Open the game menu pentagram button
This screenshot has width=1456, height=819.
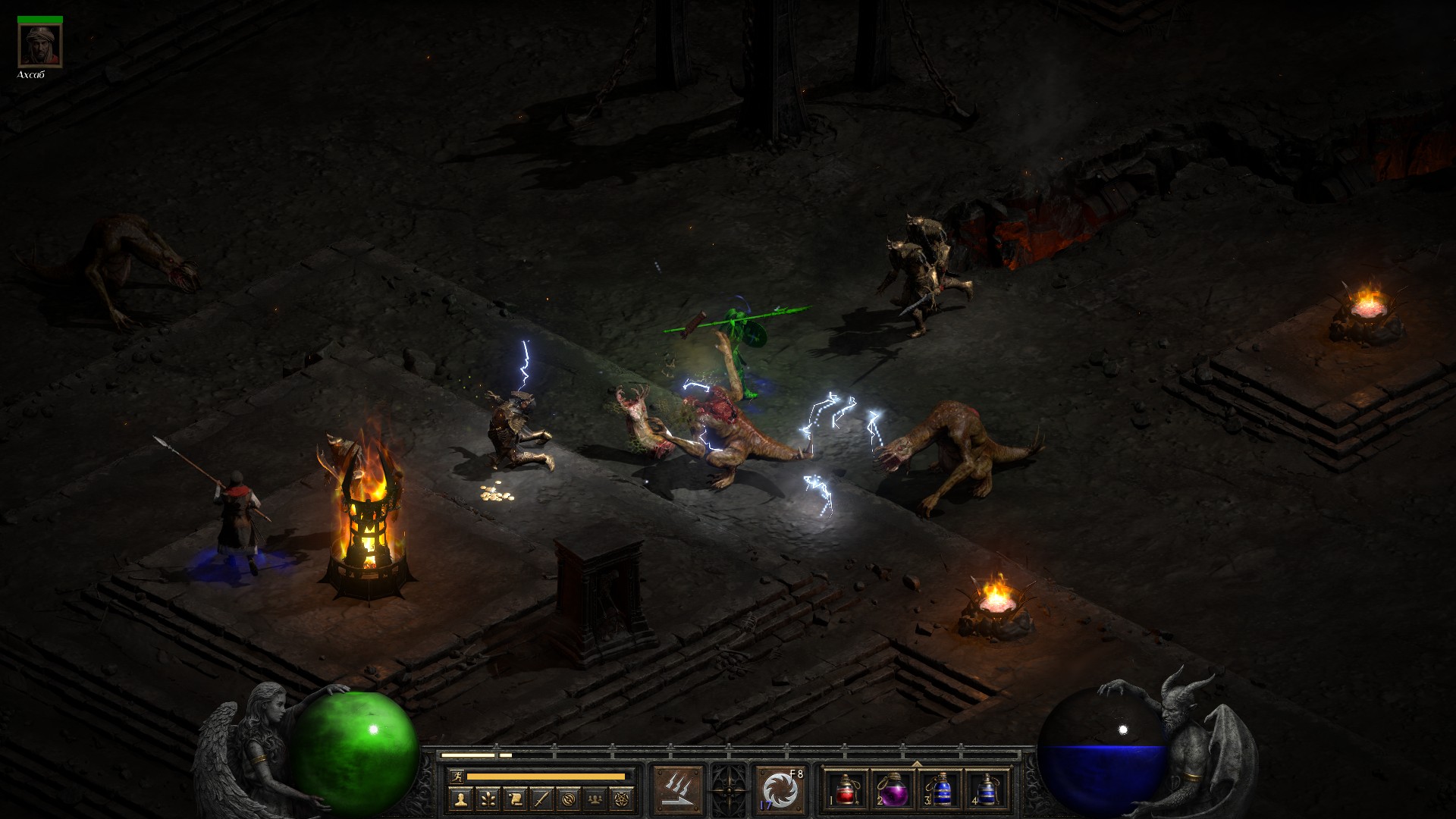(623, 799)
